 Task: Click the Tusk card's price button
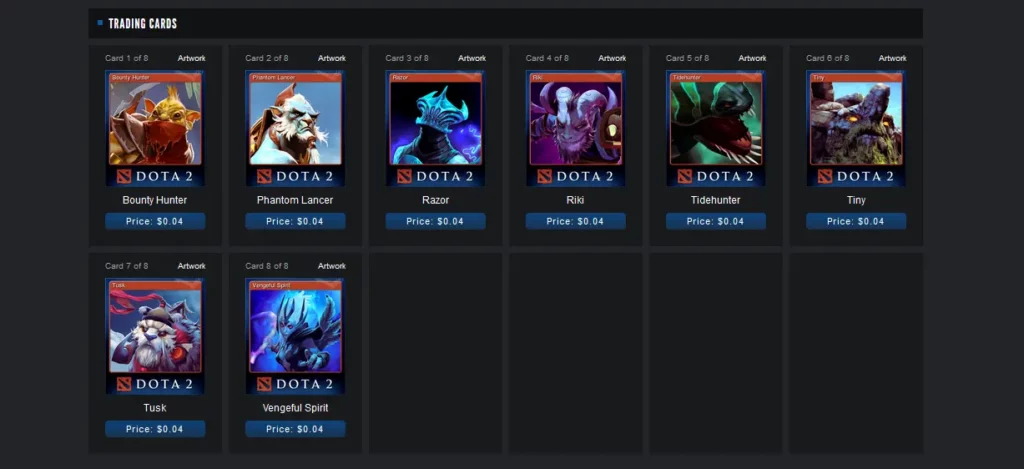point(155,429)
